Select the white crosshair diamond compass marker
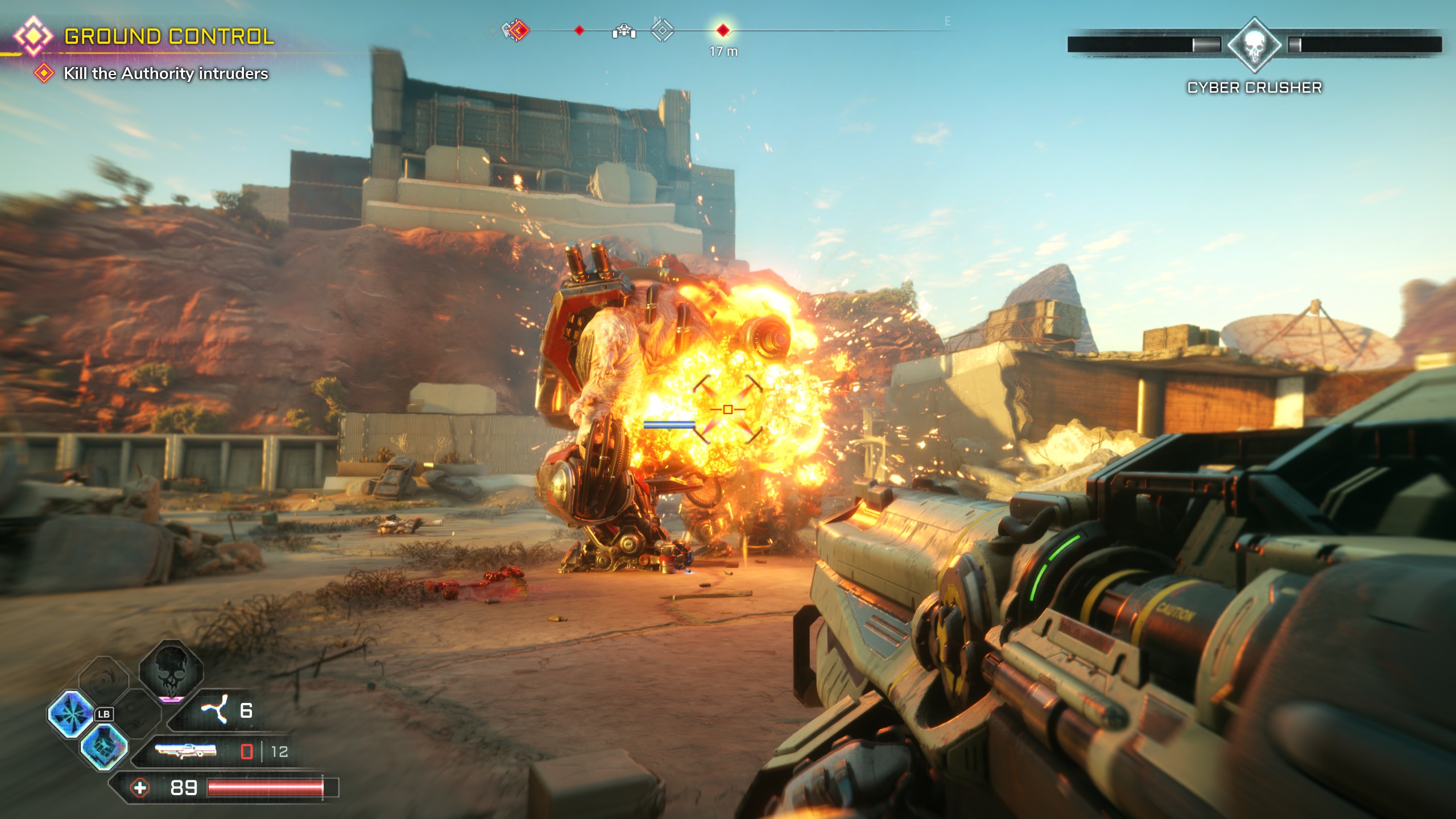 662,30
